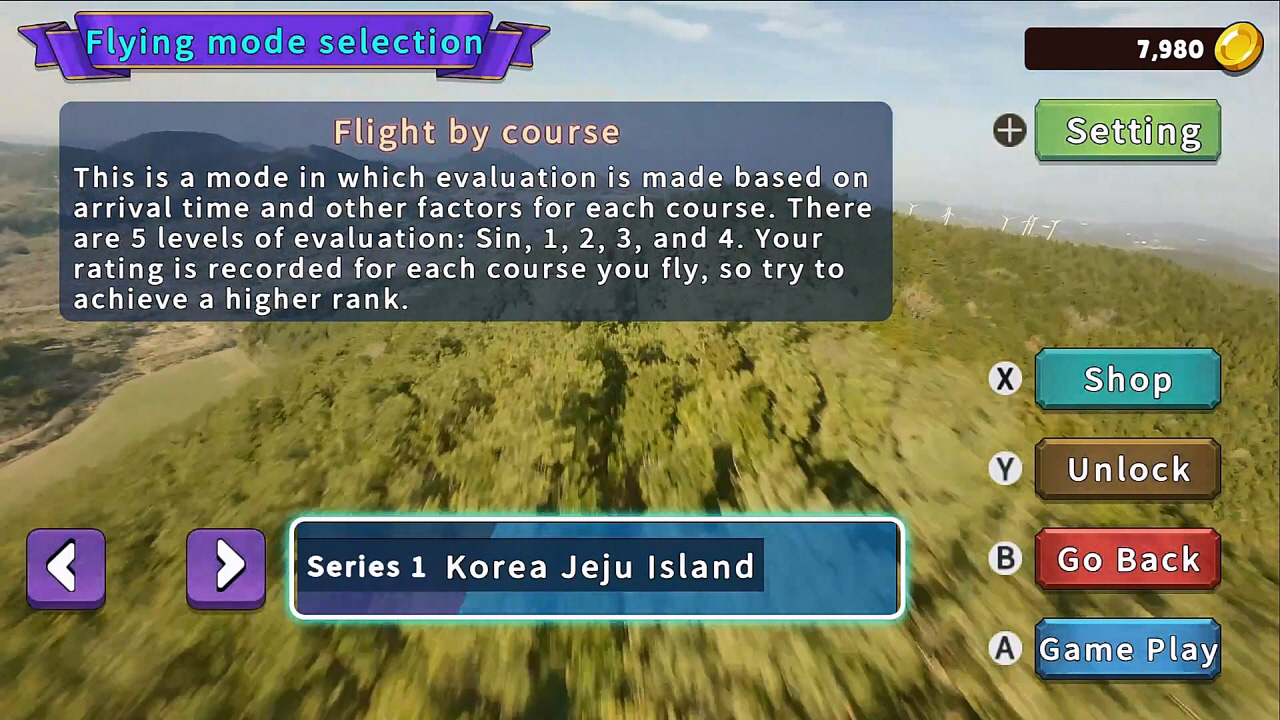Click the right arrow to view next series
Image resolution: width=1280 pixels, height=720 pixels.
point(226,566)
